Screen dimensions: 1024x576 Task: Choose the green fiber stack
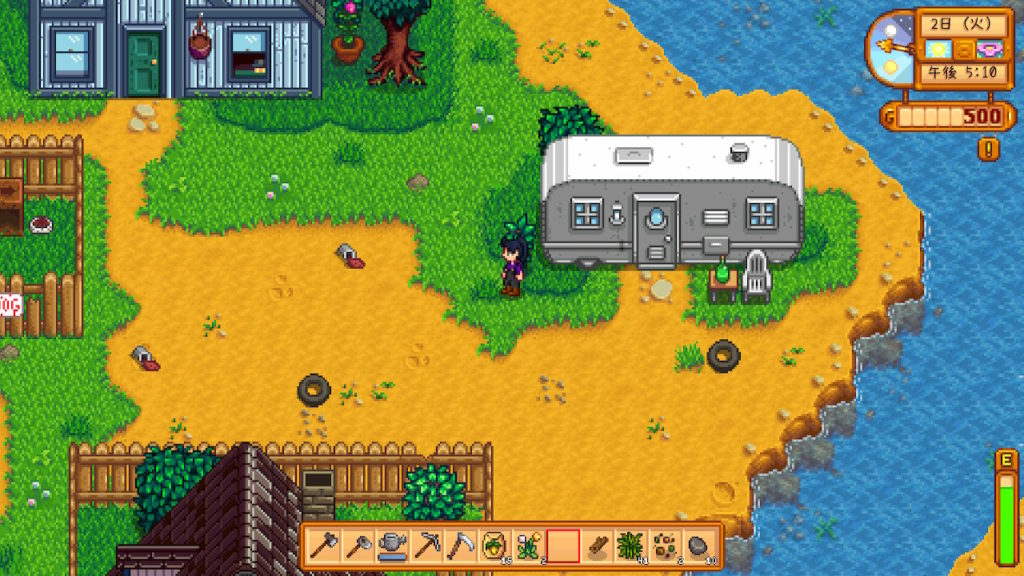point(631,546)
